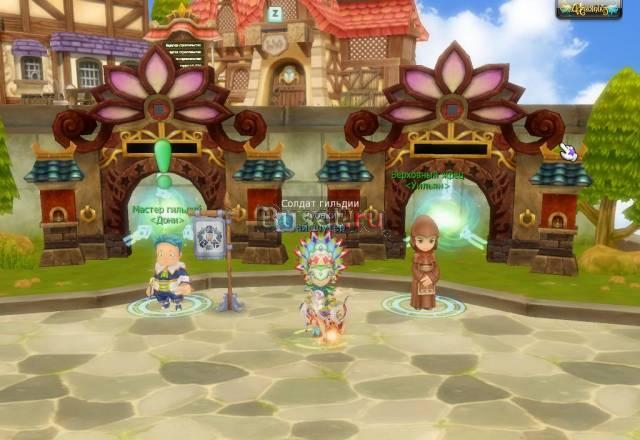Click the gold-lettered logo panel in the corner
This screenshot has height=440, width=640.
pyautogui.click(x=588, y=9)
